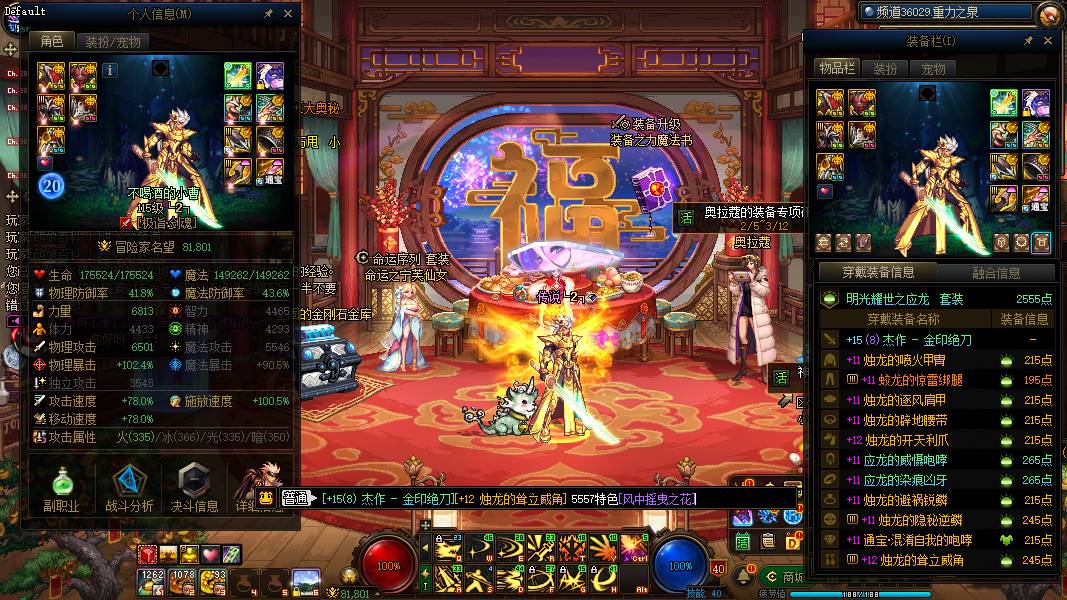Viewport: 1067px width, 600px height.
Task: Use the consumable with 1262 count
Action: coord(152,580)
